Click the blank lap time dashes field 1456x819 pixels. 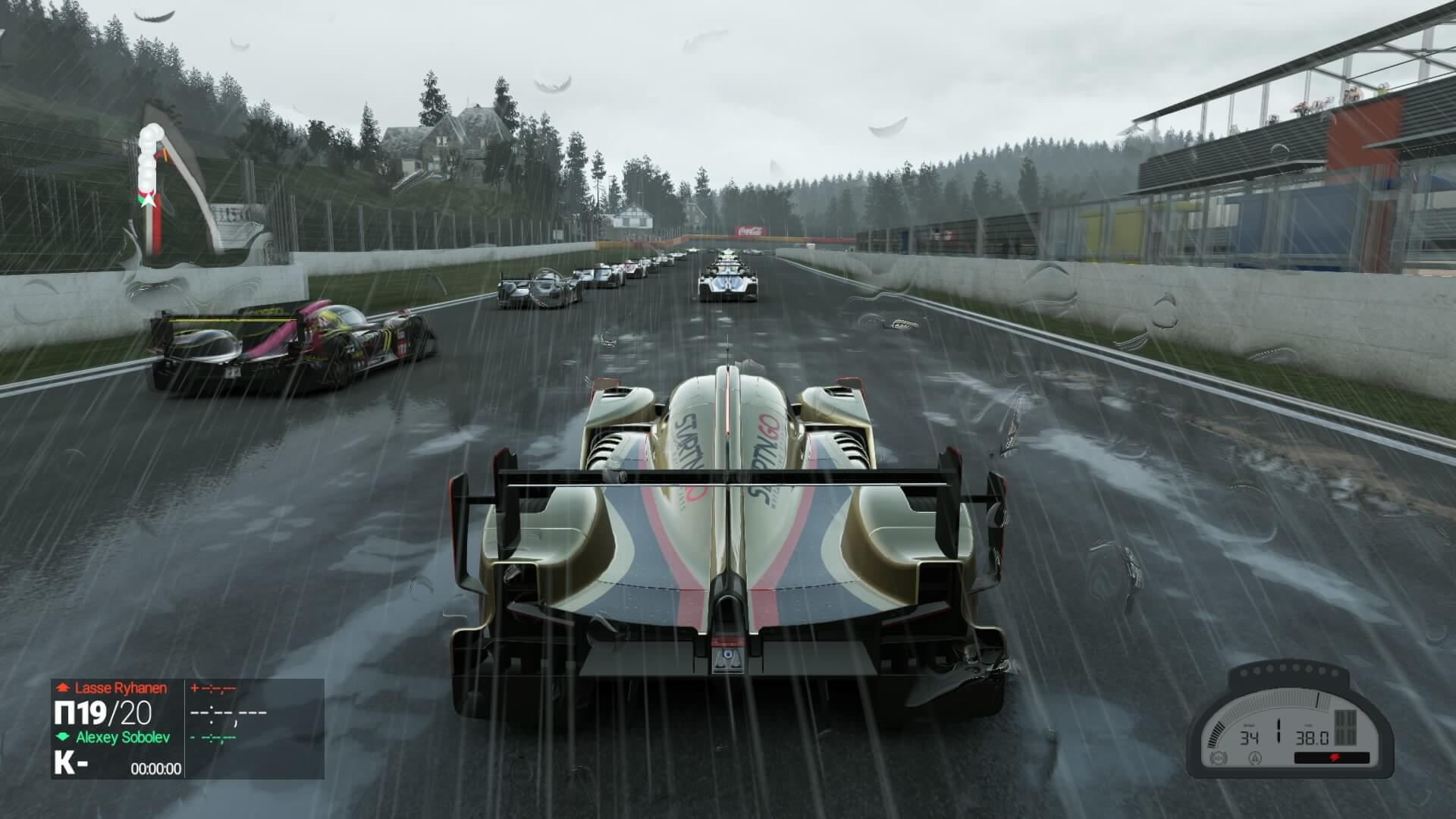point(228,714)
